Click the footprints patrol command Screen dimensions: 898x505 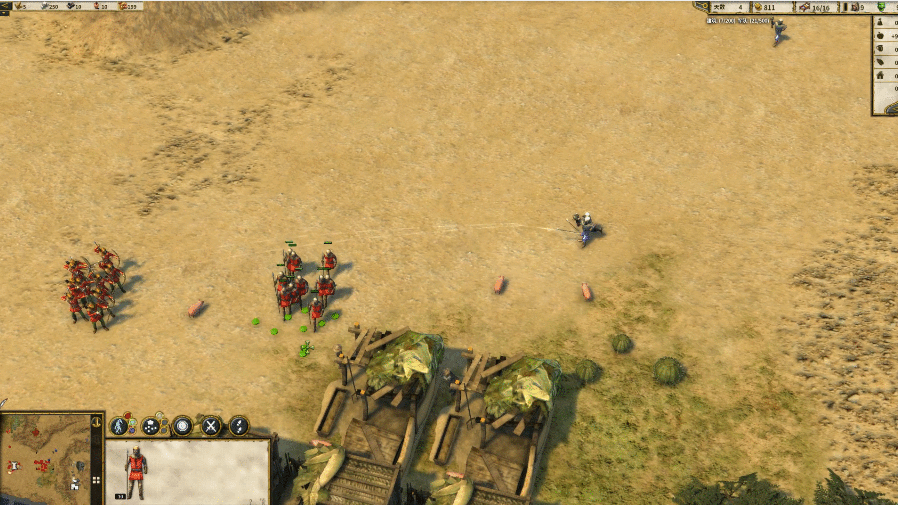pyautogui.click(x=239, y=426)
